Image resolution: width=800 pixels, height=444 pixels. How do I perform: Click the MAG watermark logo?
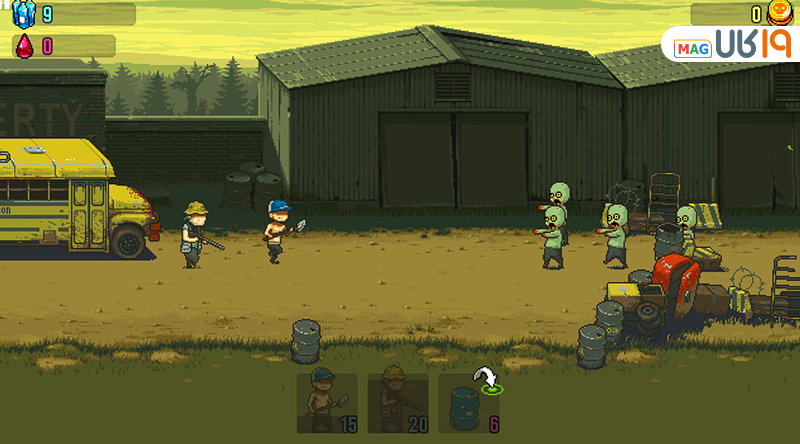point(728,47)
